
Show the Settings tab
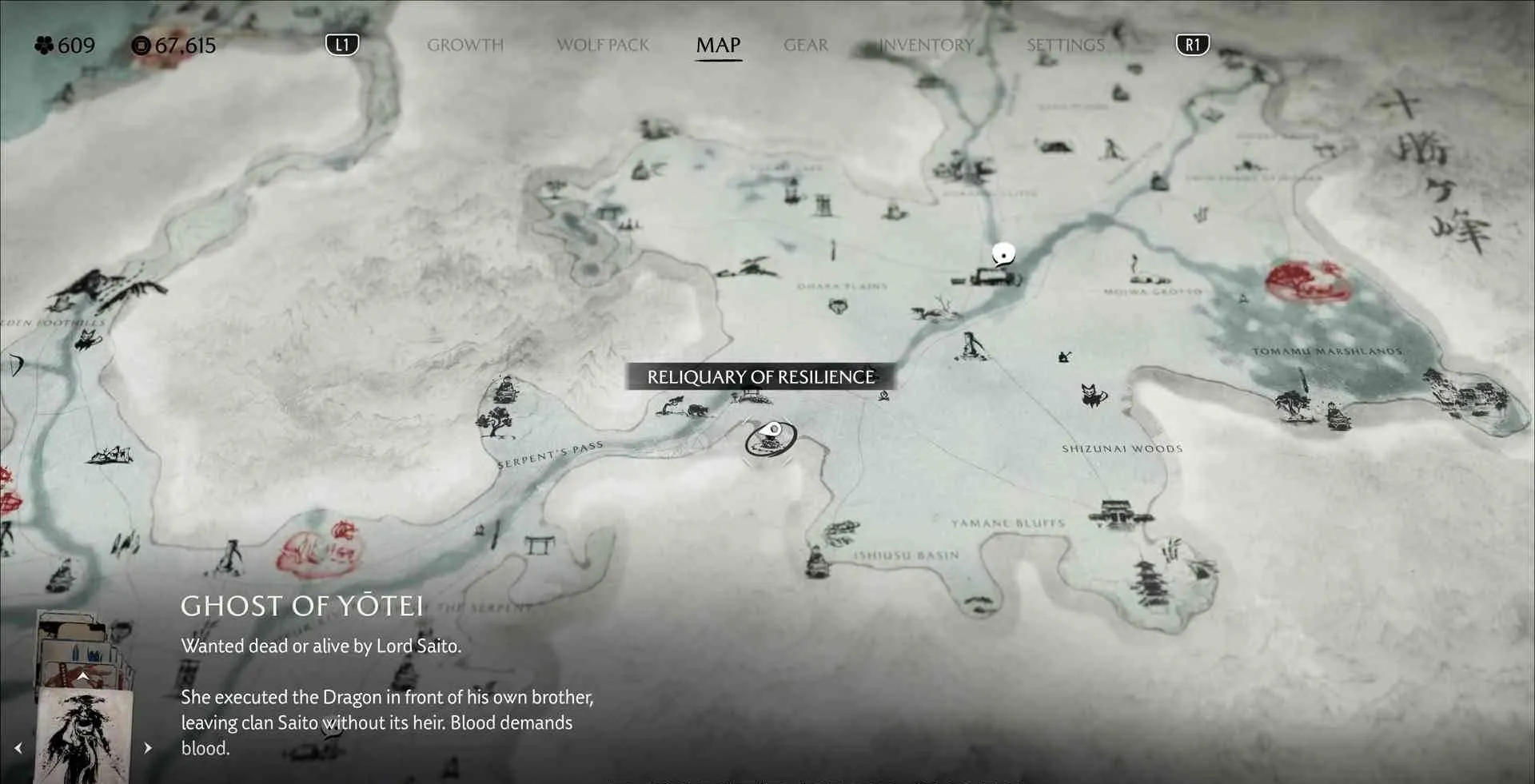pos(1065,46)
